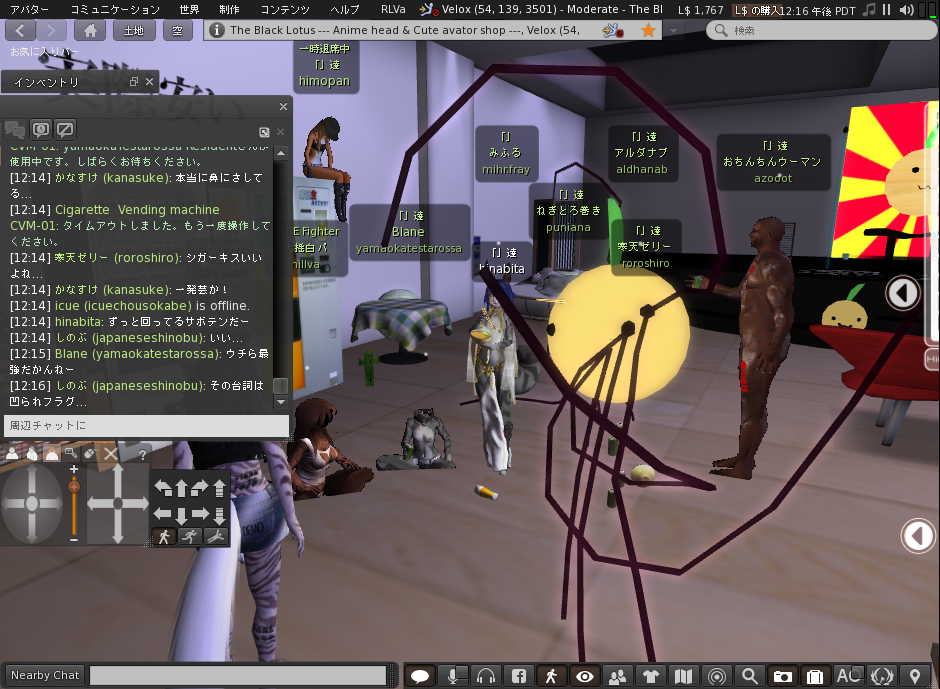Open the speech bubble chat toolbar button
The image size is (940, 689).
420,676
